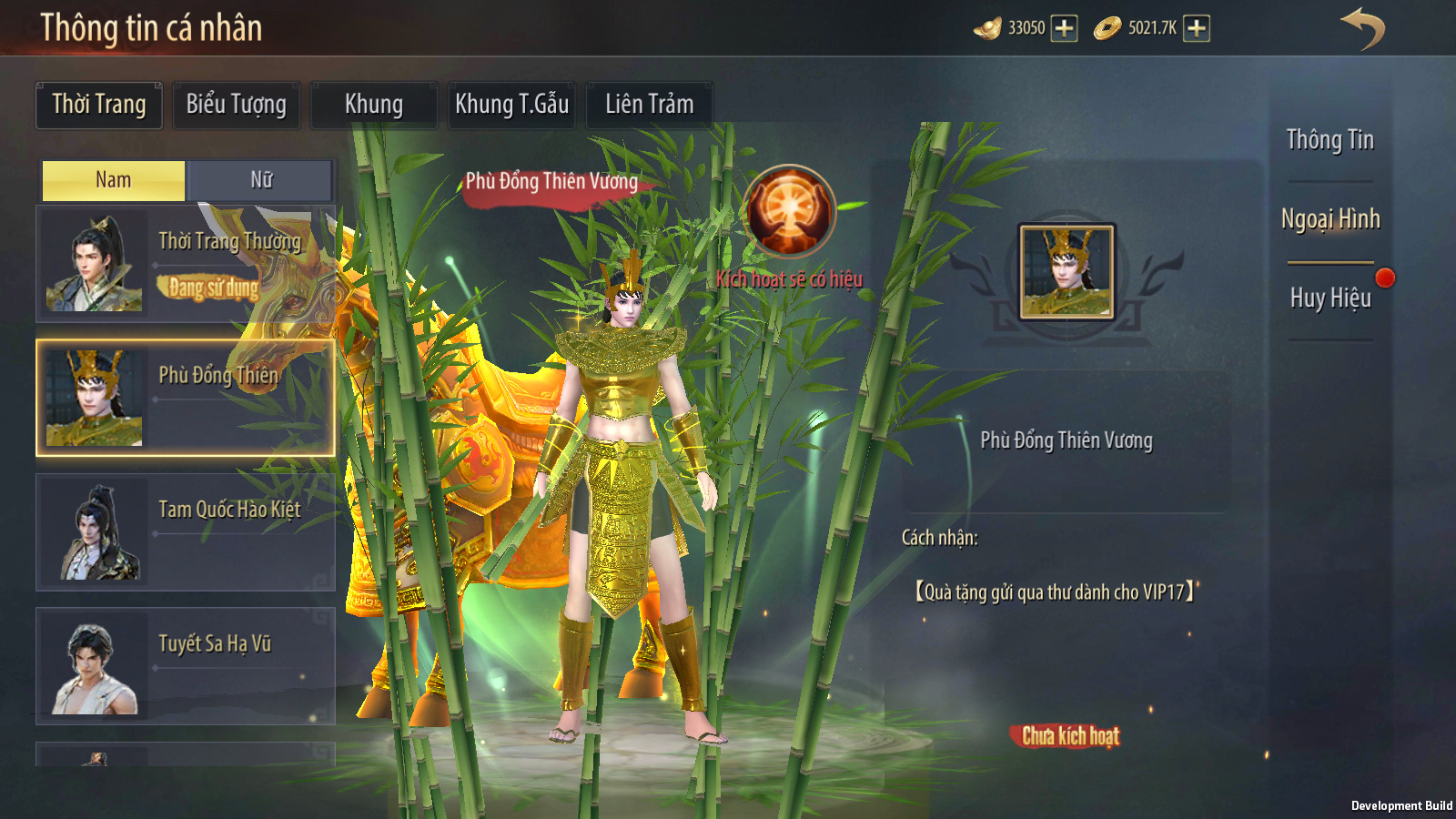Pick the Tam Quốc Hào Kiệt outfit
1456x819 pixels.
tap(186, 532)
